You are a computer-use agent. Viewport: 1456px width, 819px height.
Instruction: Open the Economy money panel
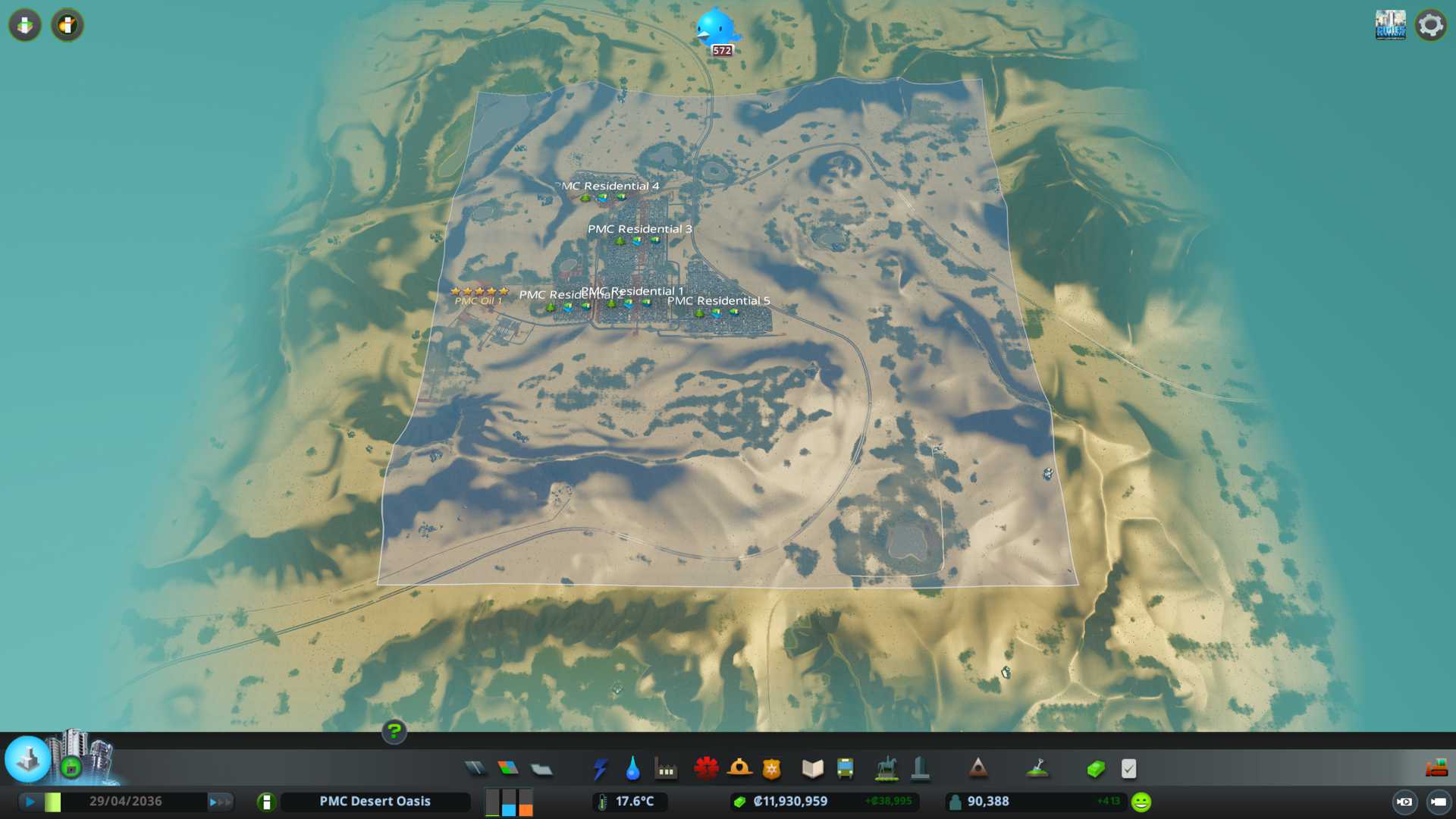click(1095, 769)
